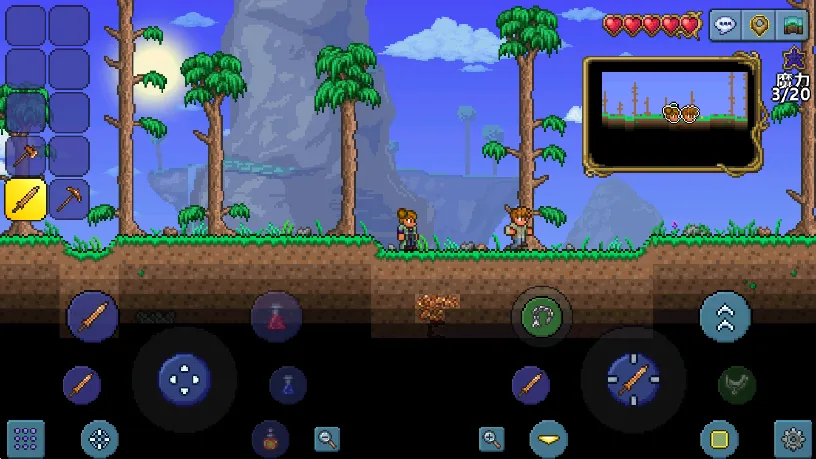Image resolution: width=816 pixels, height=459 pixels.
Task: Zoom in with the plus magnifier
Action: [x=491, y=438]
